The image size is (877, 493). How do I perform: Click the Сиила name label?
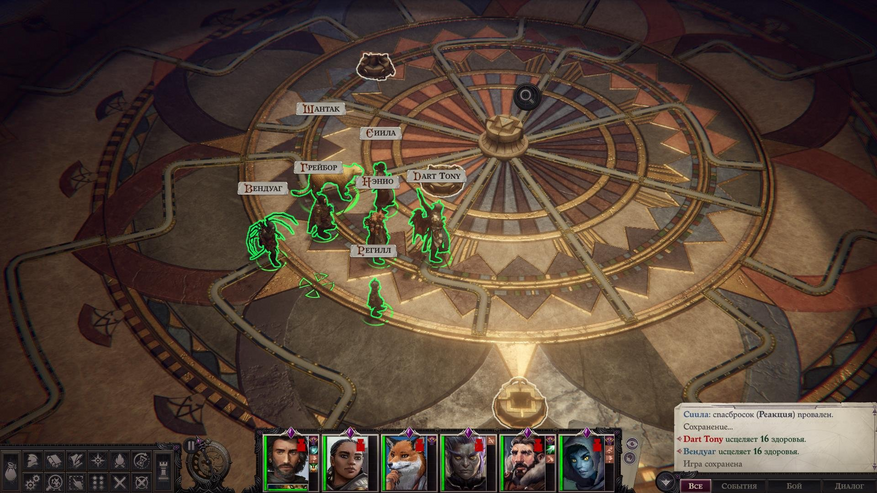(x=380, y=133)
